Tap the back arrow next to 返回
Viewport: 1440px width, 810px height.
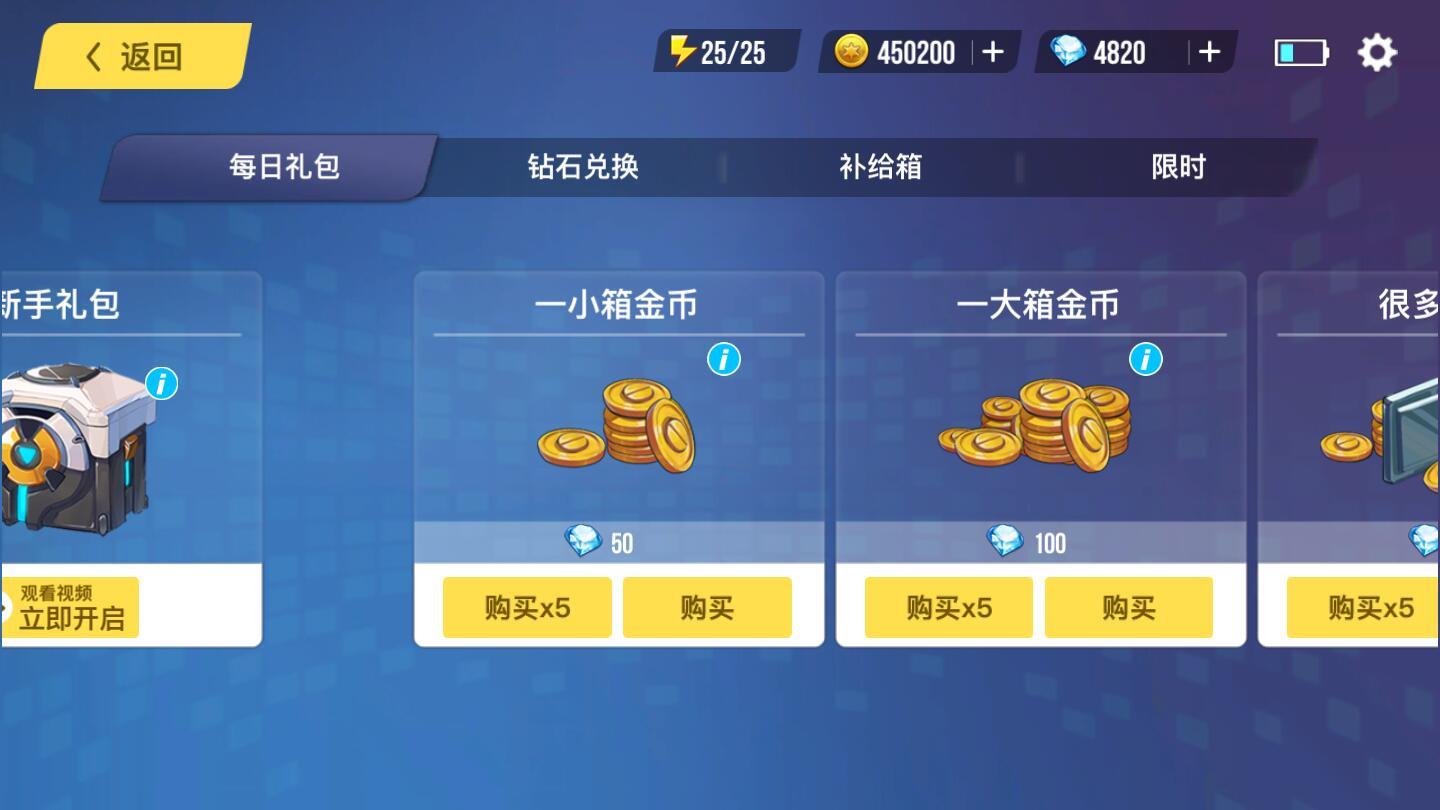(x=92, y=57)
